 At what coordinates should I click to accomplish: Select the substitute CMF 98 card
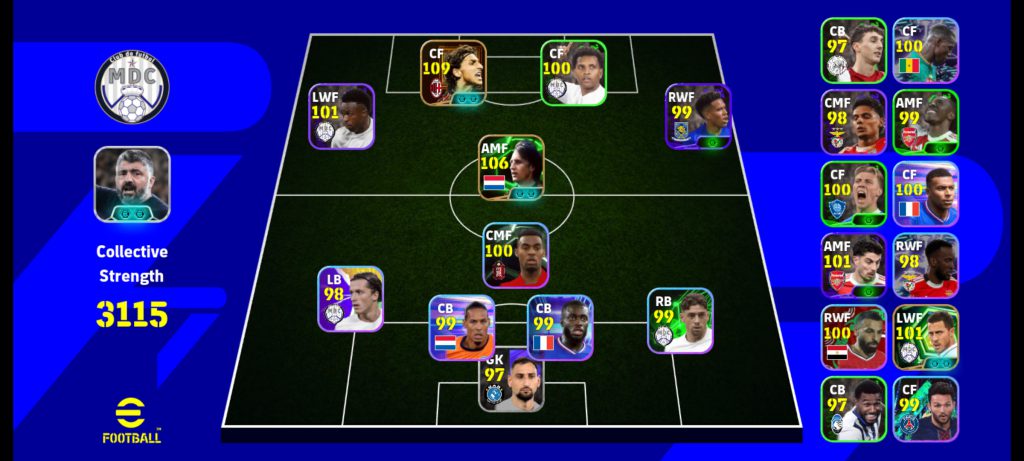[853, 122]
